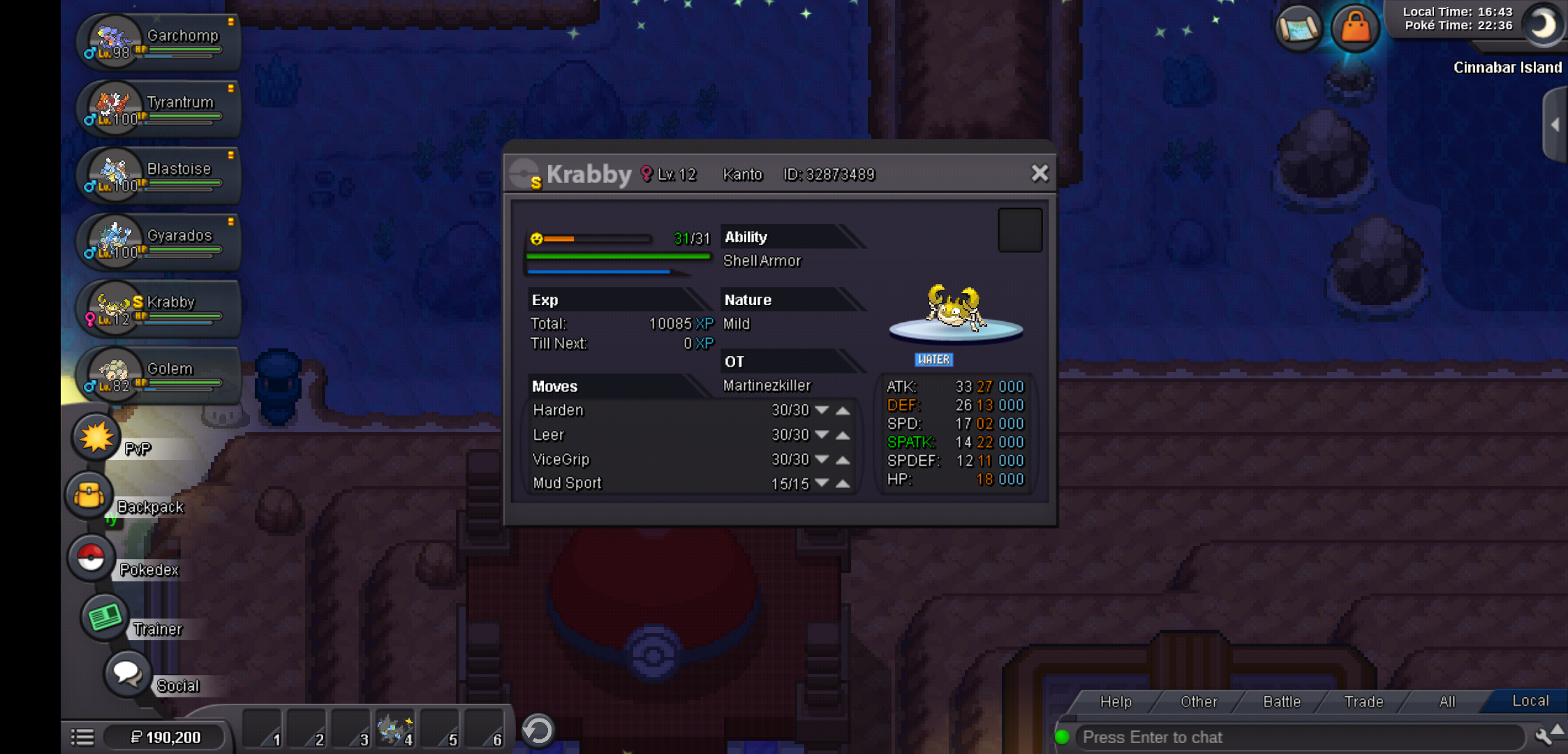Close the Krabby summary window
1568x754 pixels.
tap(1040, 173)
